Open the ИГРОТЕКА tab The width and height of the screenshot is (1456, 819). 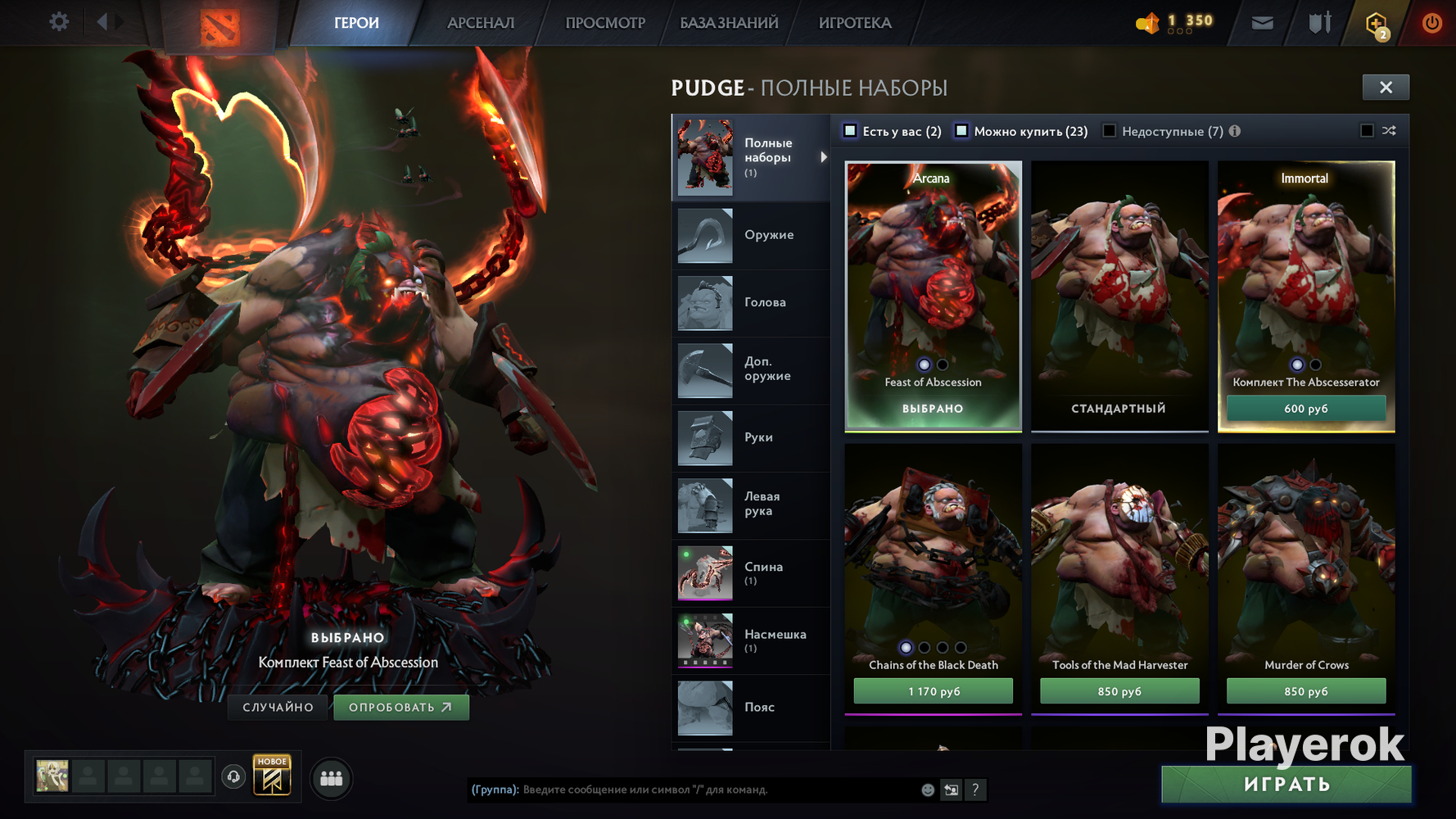tap(855, 23)
